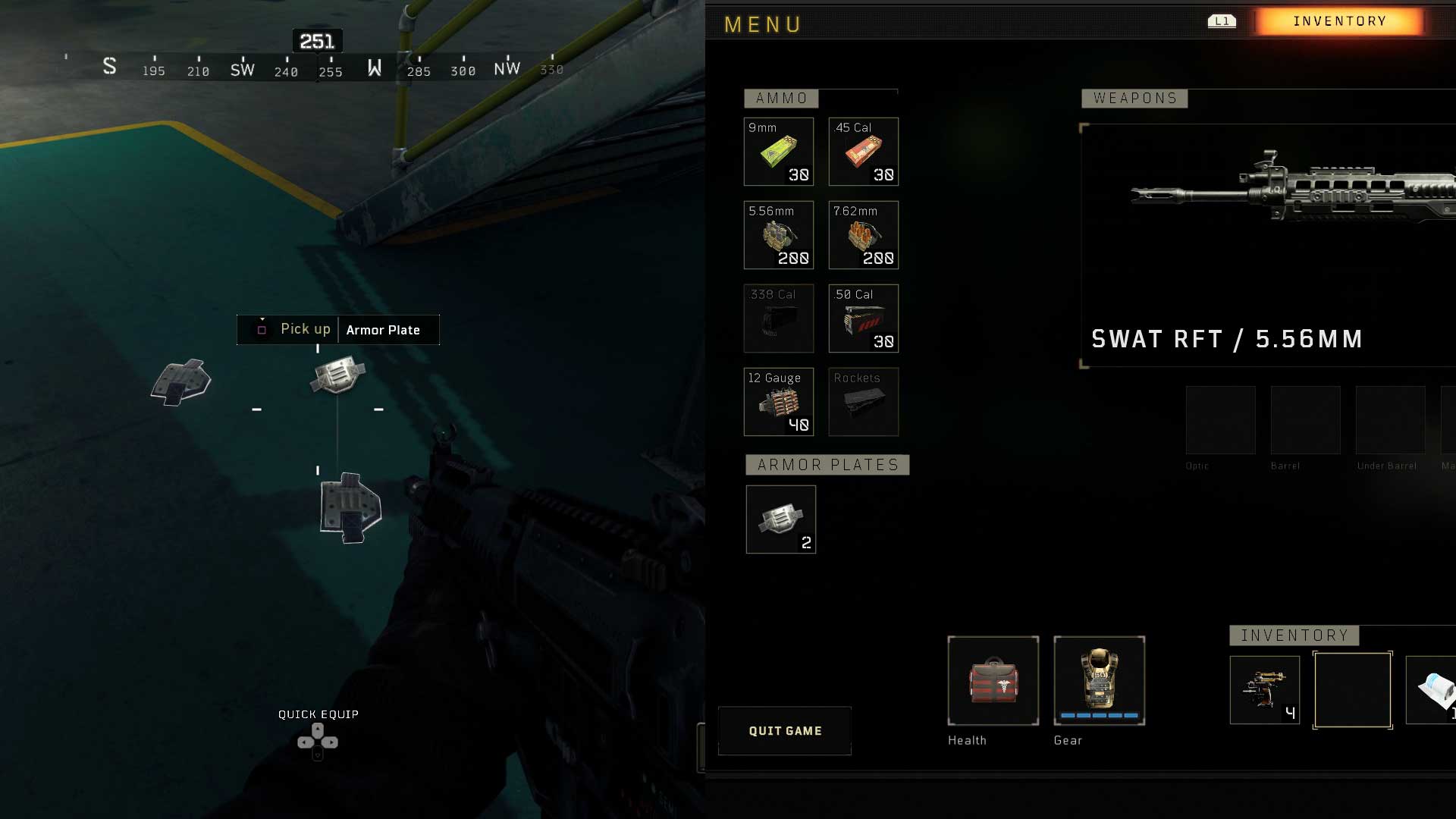This screenshot has height=819, width=1456.
Task: Open the Health medkit slot
Action: point(993,681)
